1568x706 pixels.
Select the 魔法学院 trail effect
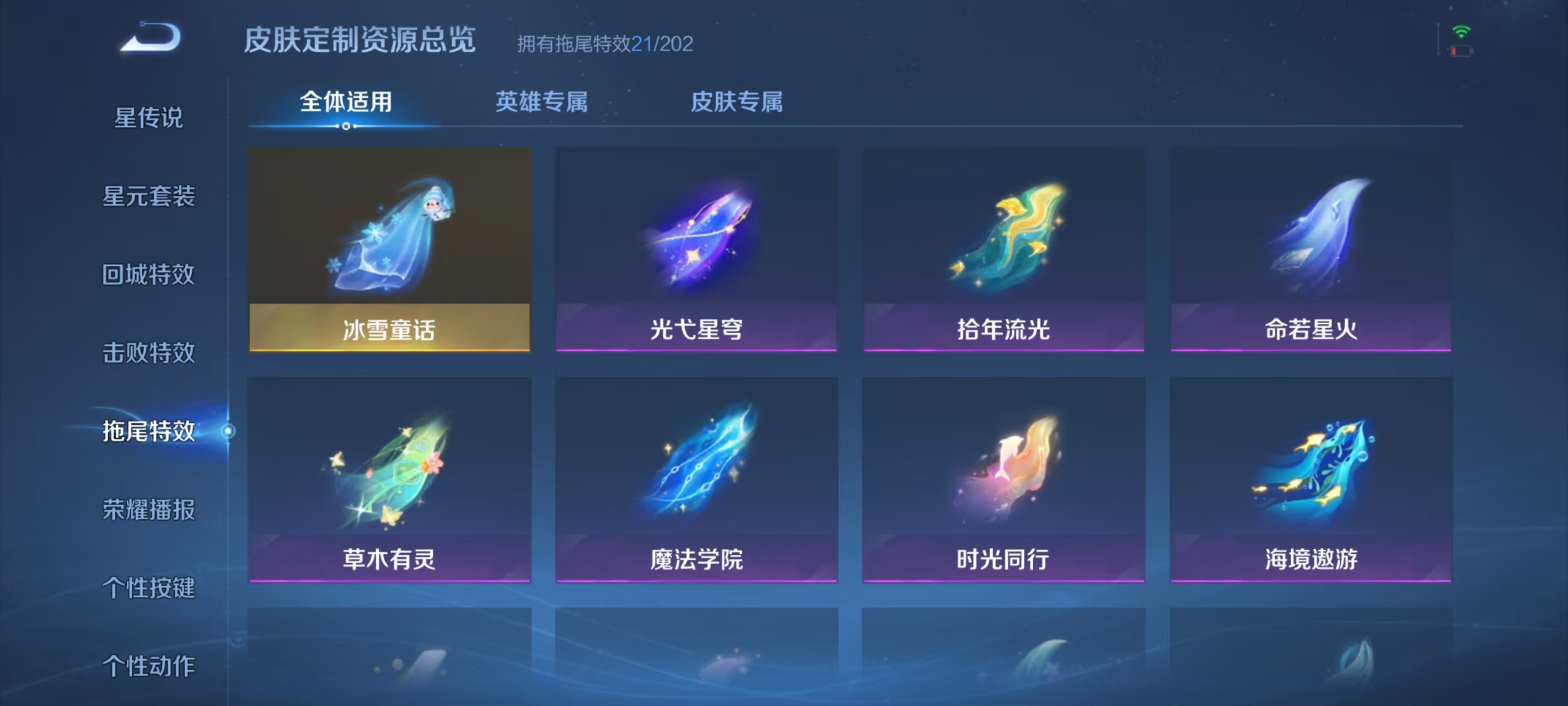coord(698,481)
